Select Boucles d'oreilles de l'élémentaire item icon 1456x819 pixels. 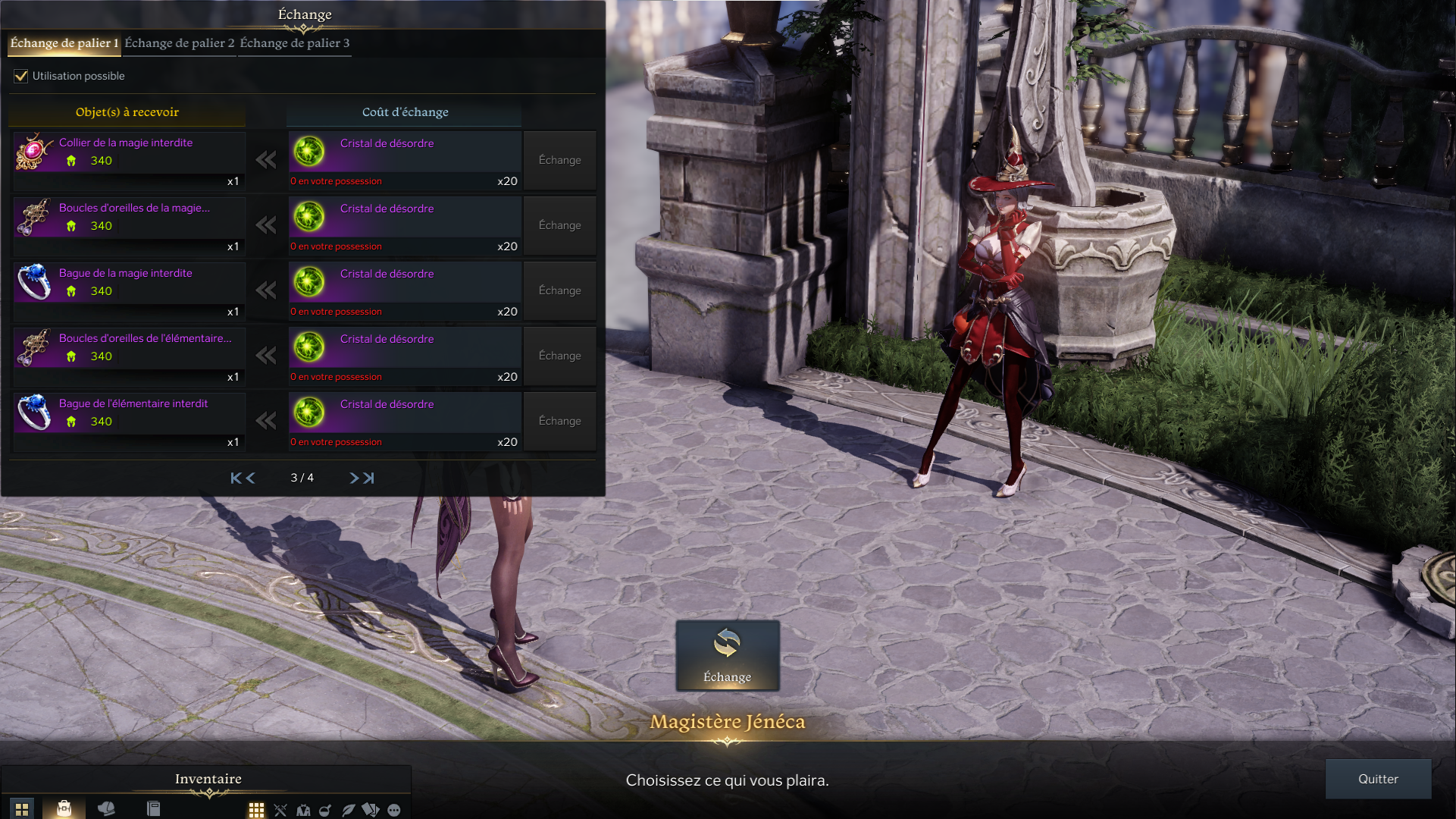point(34,347)
